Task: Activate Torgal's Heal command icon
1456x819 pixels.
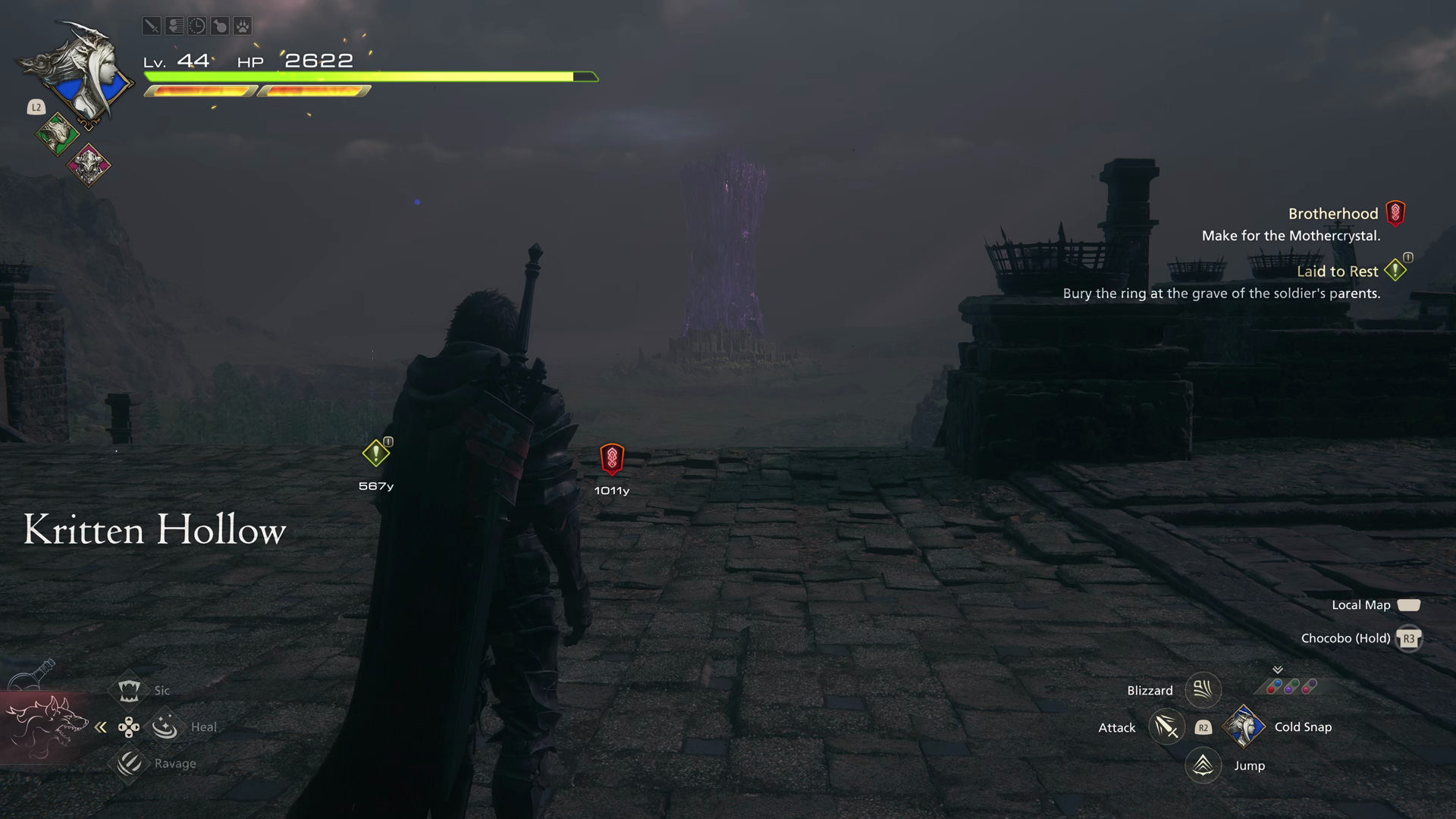Action: pos(165,726)
